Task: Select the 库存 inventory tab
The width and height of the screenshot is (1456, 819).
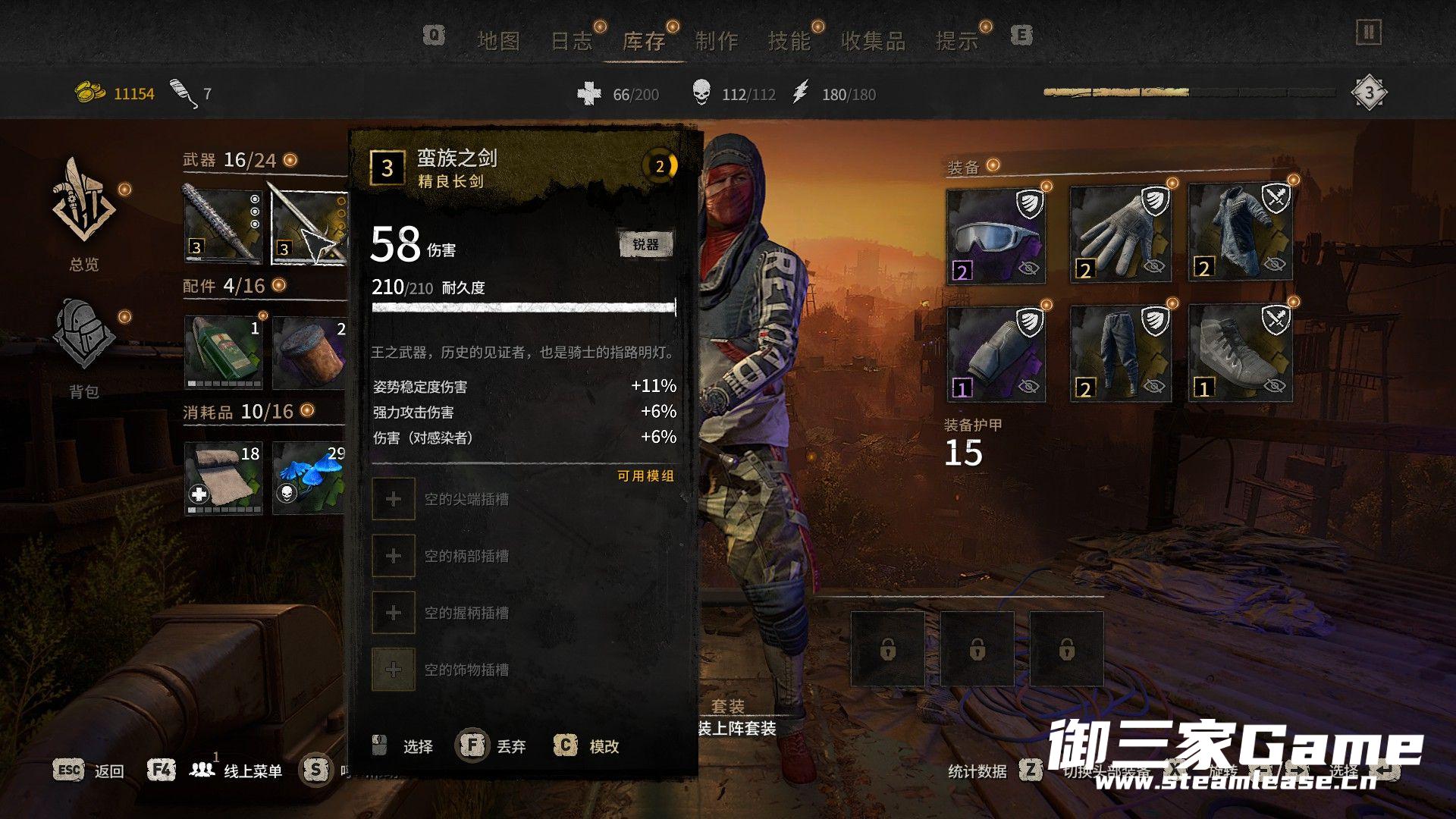Action: [644, 41]
